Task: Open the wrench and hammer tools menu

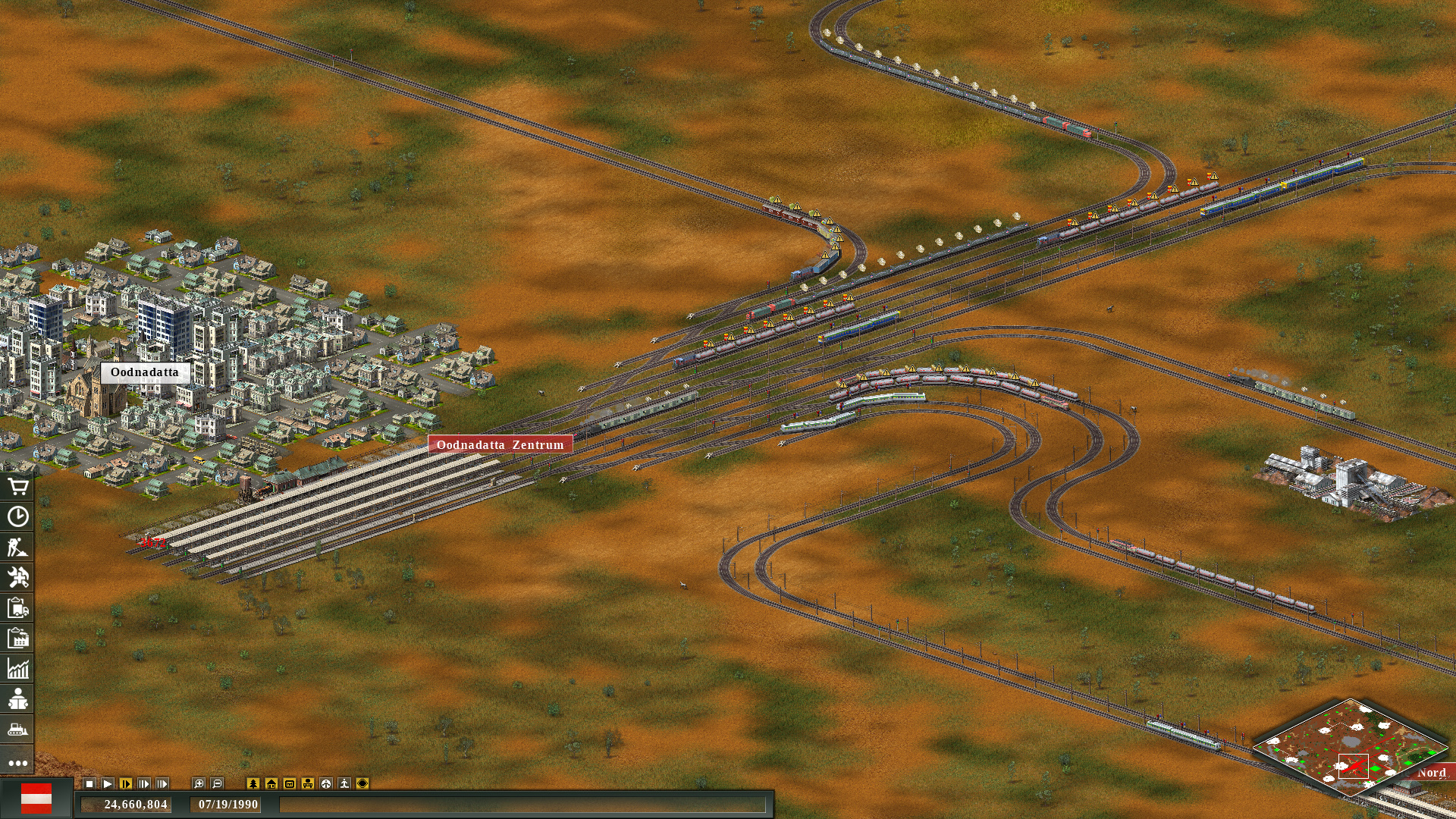Action: point(19,578)
